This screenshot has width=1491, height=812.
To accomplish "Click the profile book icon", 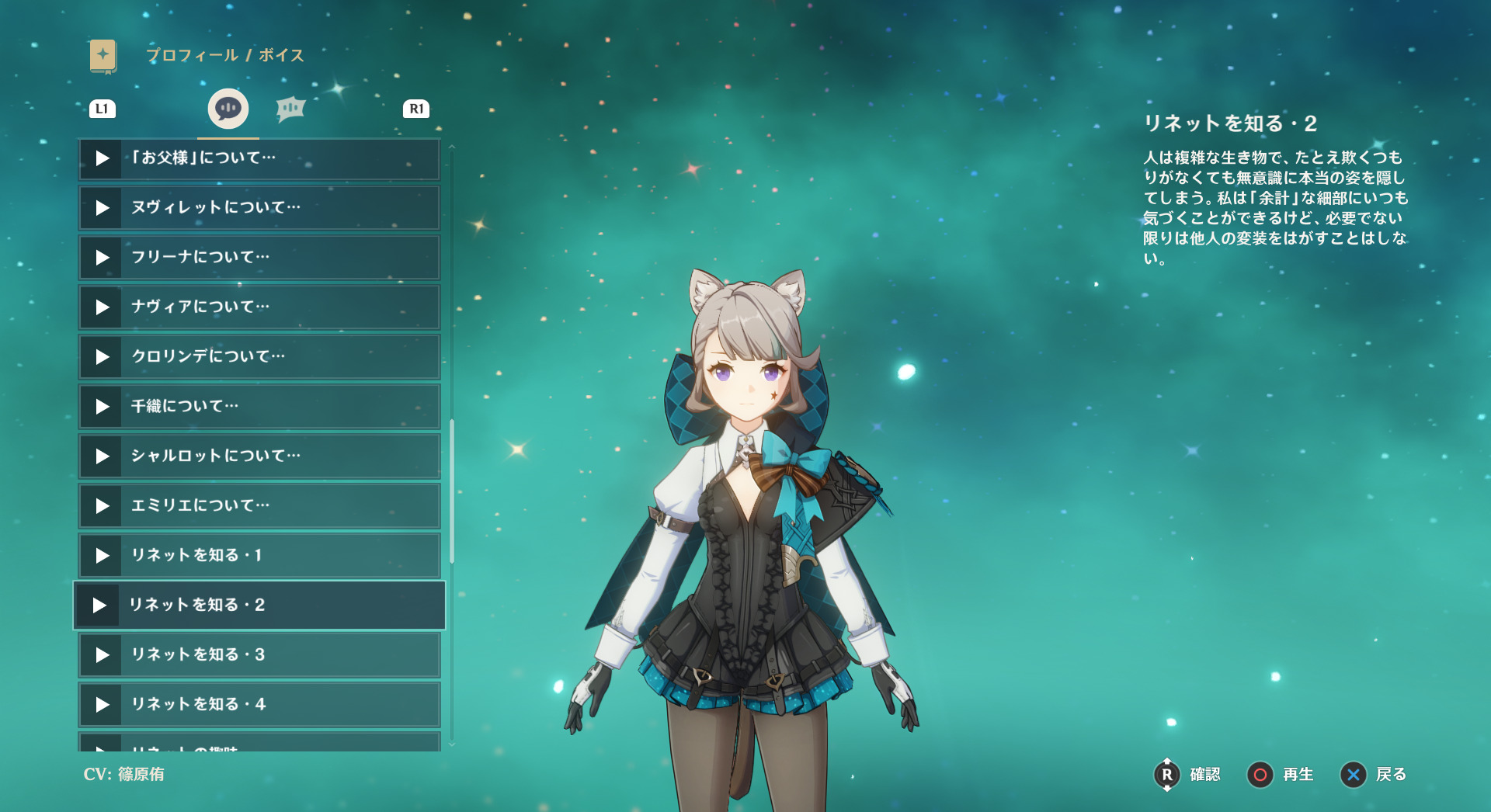I will [x=103, y=56].
